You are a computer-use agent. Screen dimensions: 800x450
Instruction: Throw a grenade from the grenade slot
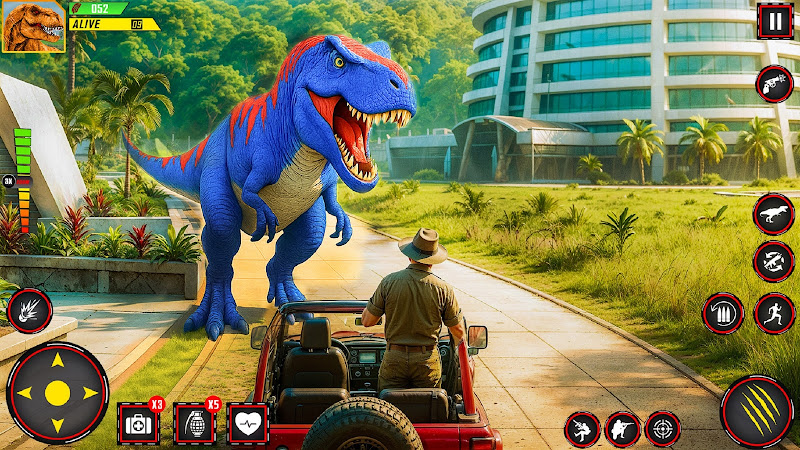tap(194, 423)
